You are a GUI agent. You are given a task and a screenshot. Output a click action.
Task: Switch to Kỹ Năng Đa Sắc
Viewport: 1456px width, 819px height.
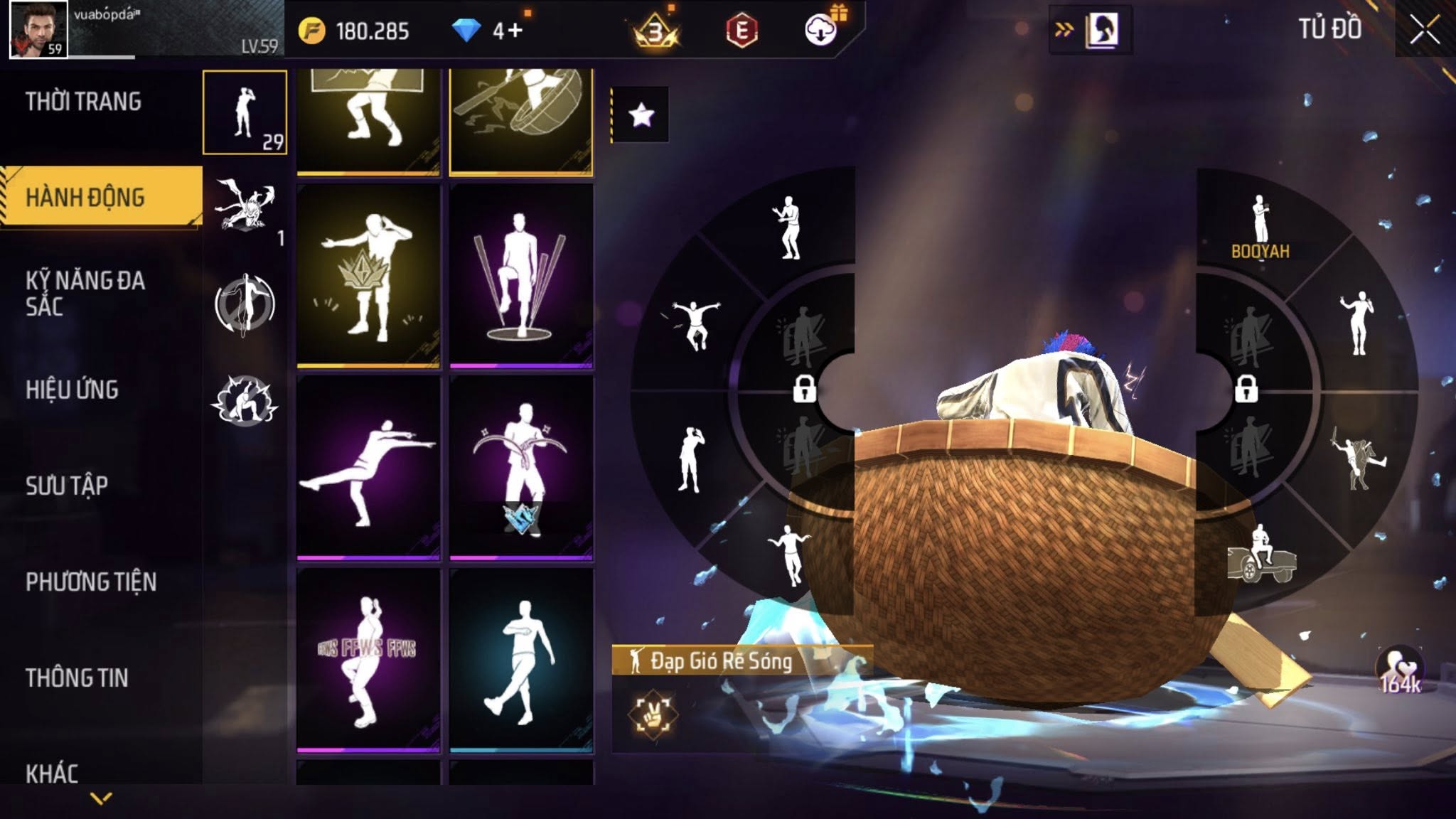(85, 293)
